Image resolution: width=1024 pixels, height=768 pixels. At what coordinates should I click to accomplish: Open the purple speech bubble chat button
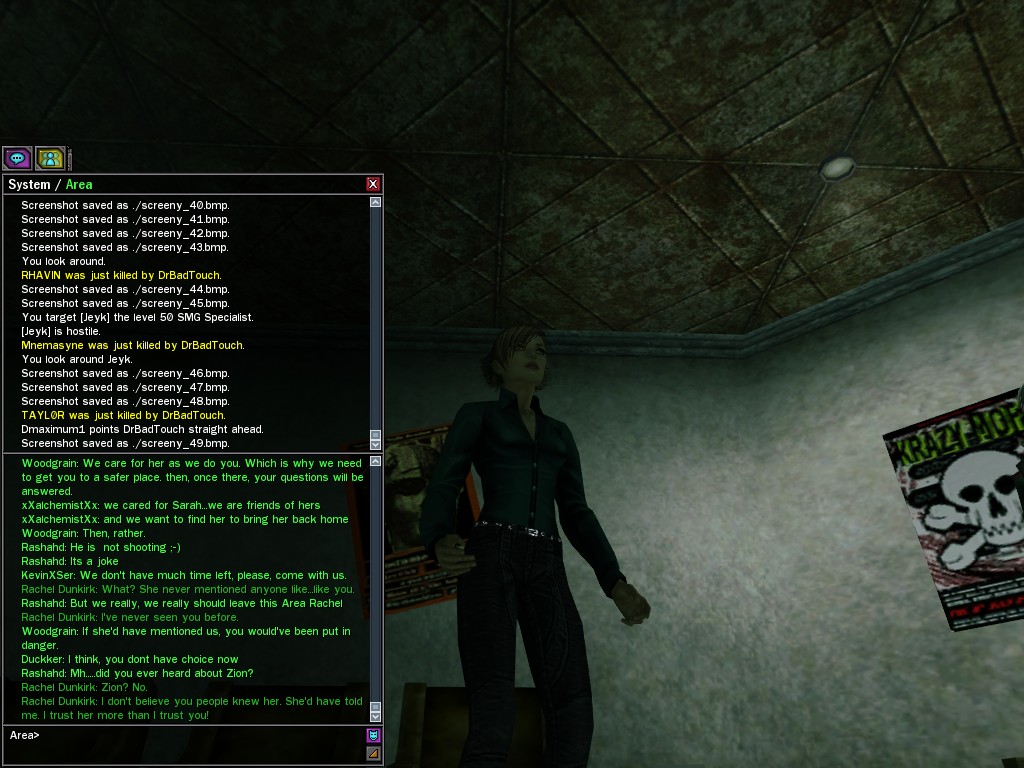point(17,158)
